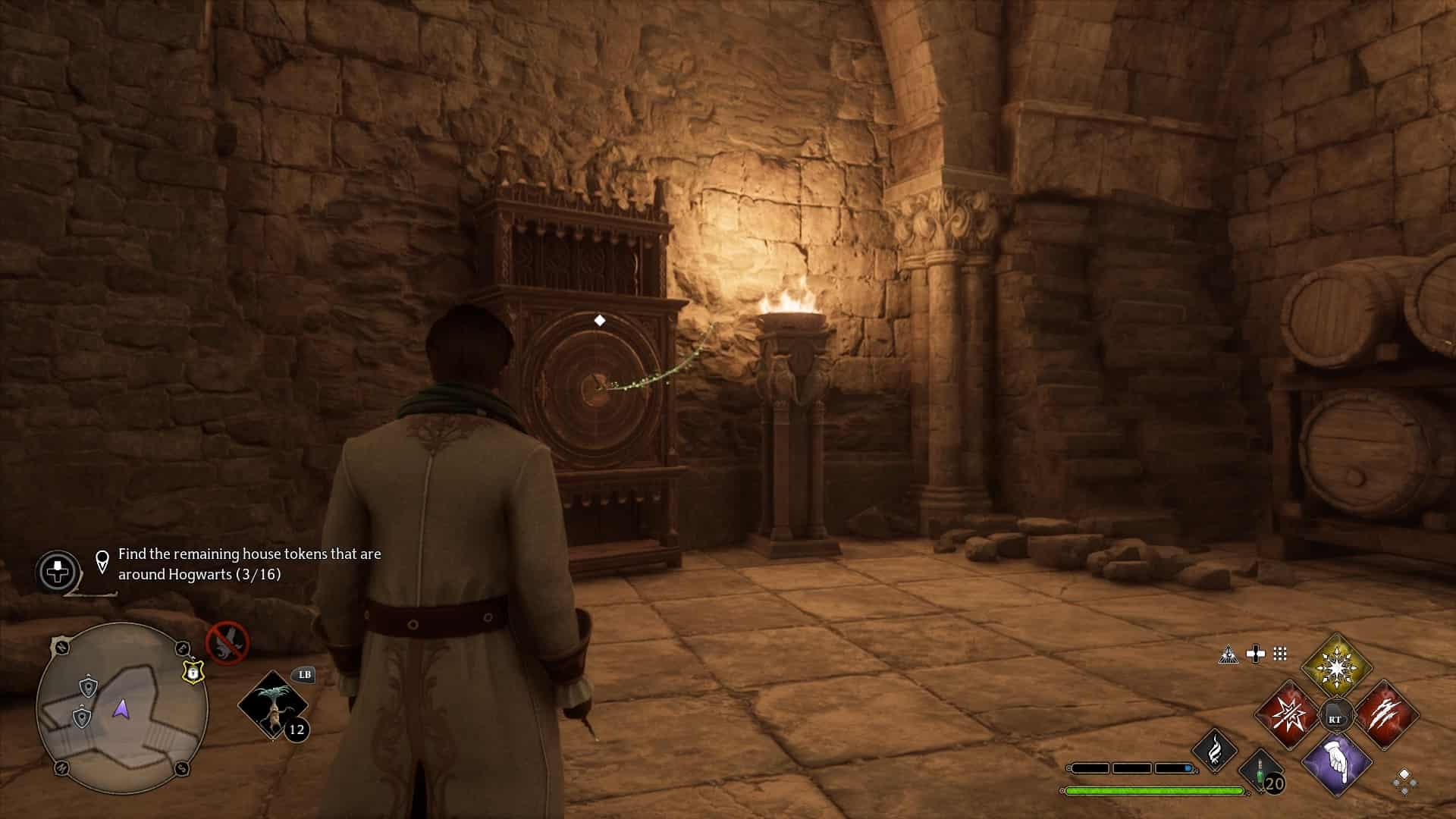The width and height of the screenshot is (1456, 819).
Task: Cast the red claw-slash spell
Action: coord(1385,714)
